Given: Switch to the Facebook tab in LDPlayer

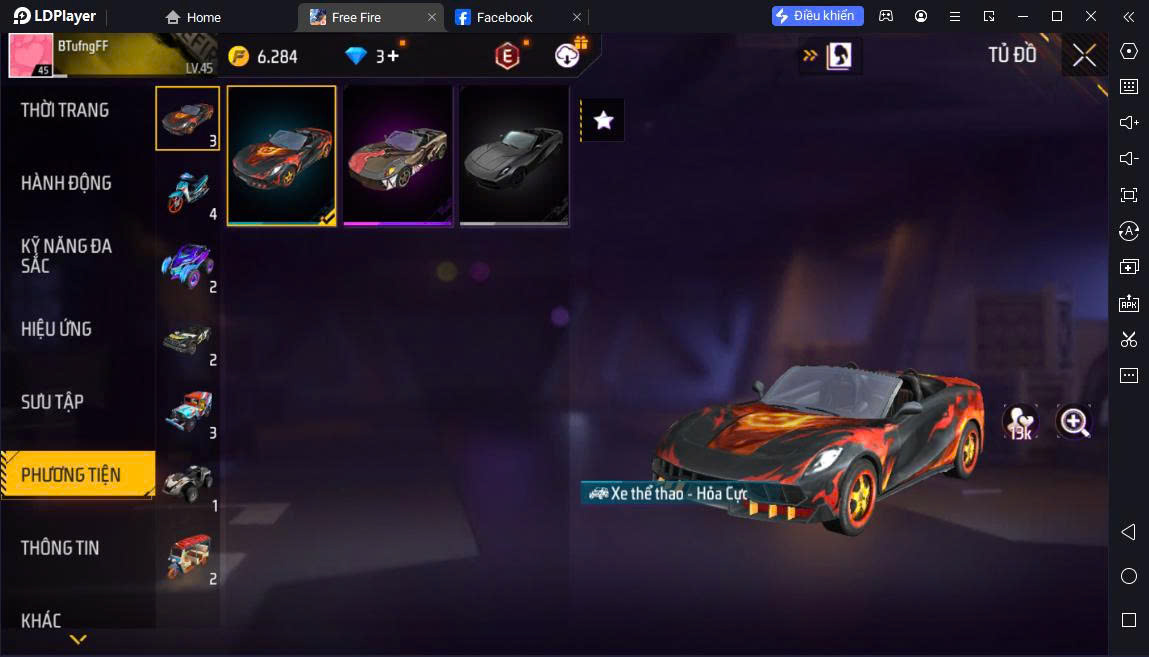Looking at the screenshot, I should (x=504, y=17).
